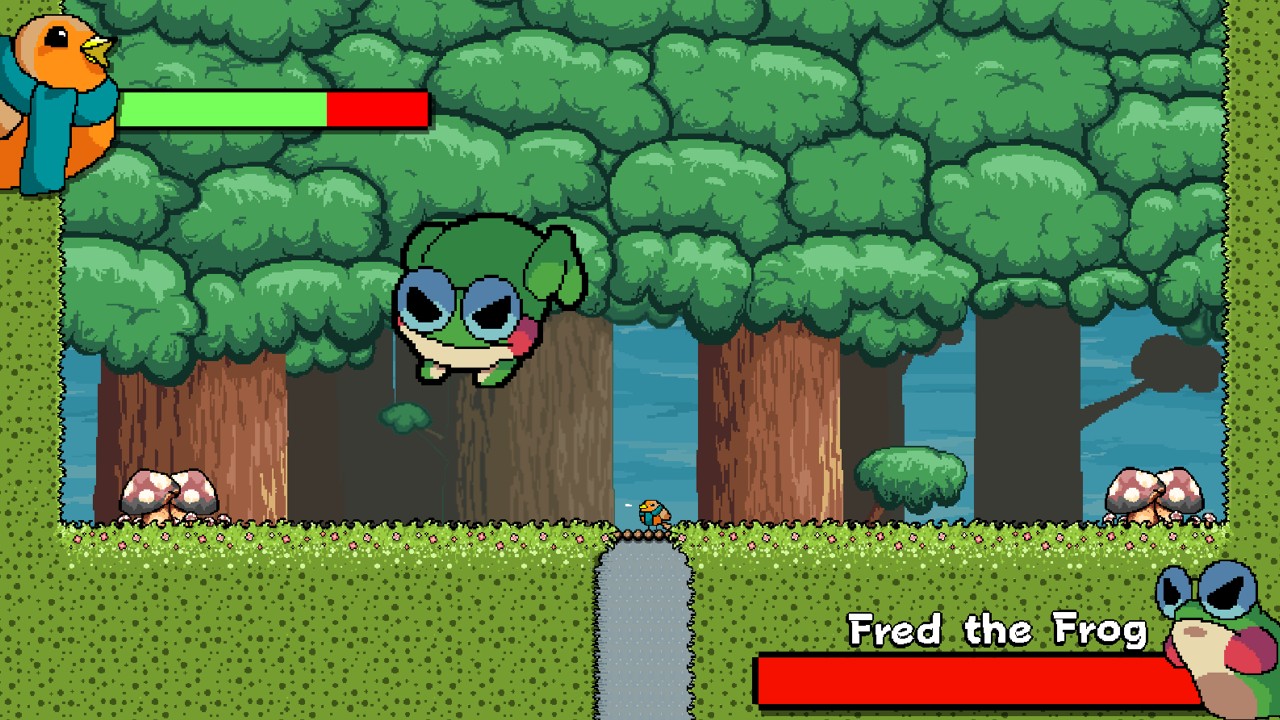1280x720 pixels.
Task: Select the Fred the Frog name label
Action: point(1000,630)
